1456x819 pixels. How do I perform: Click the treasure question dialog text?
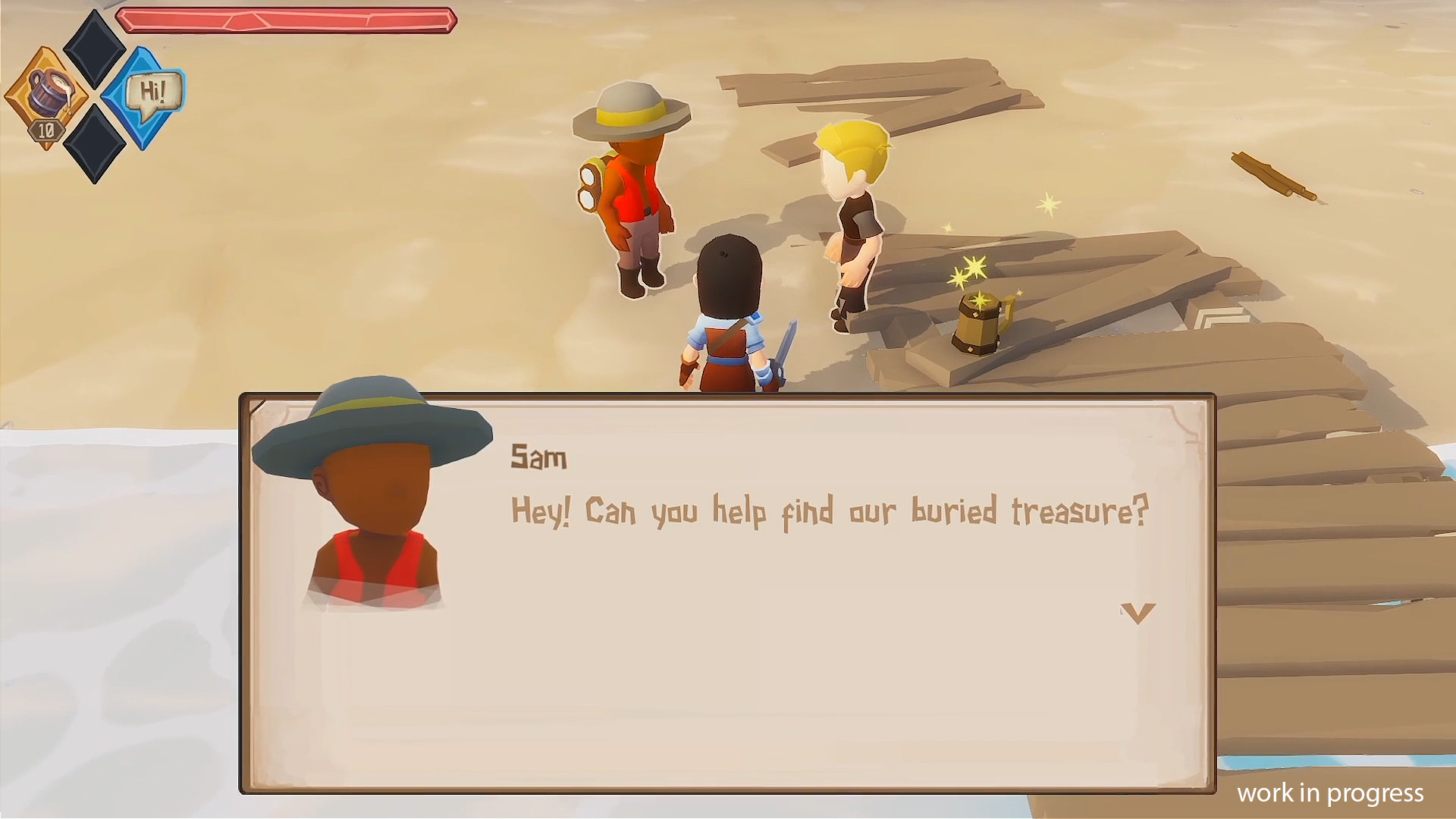click(830, 510)
